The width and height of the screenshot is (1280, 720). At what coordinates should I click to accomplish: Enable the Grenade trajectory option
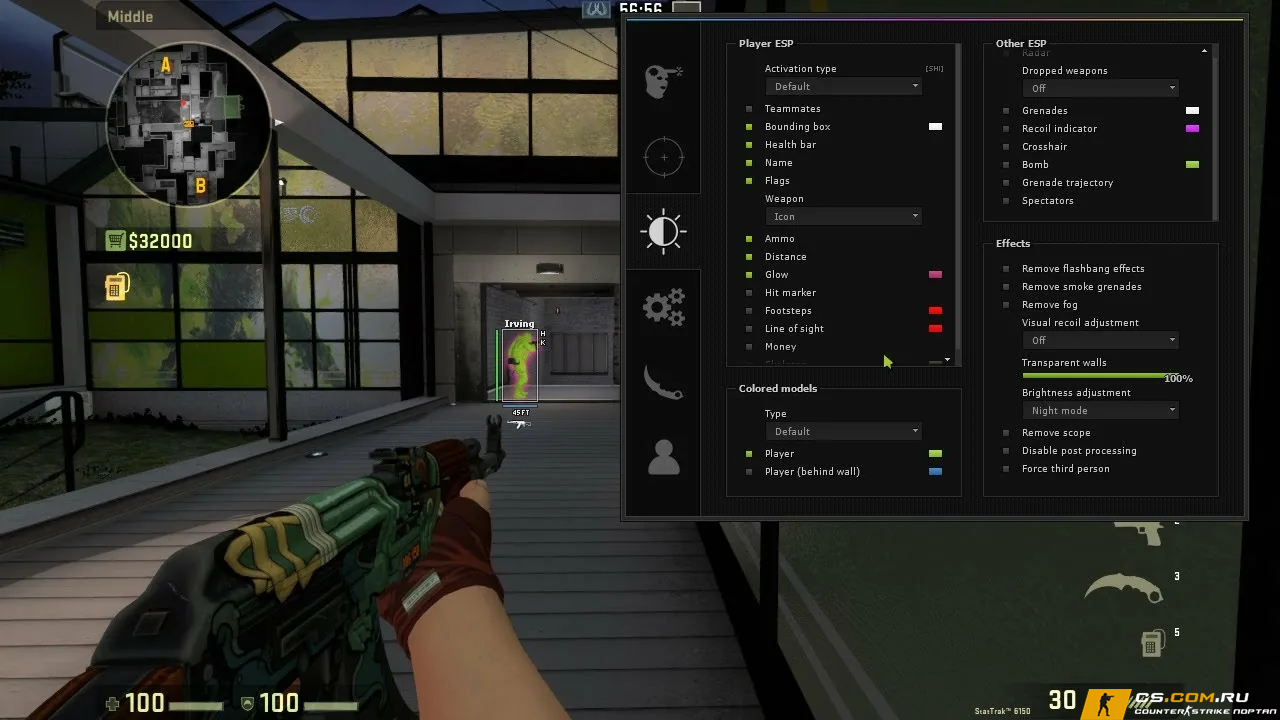(x=1006, y=183)
